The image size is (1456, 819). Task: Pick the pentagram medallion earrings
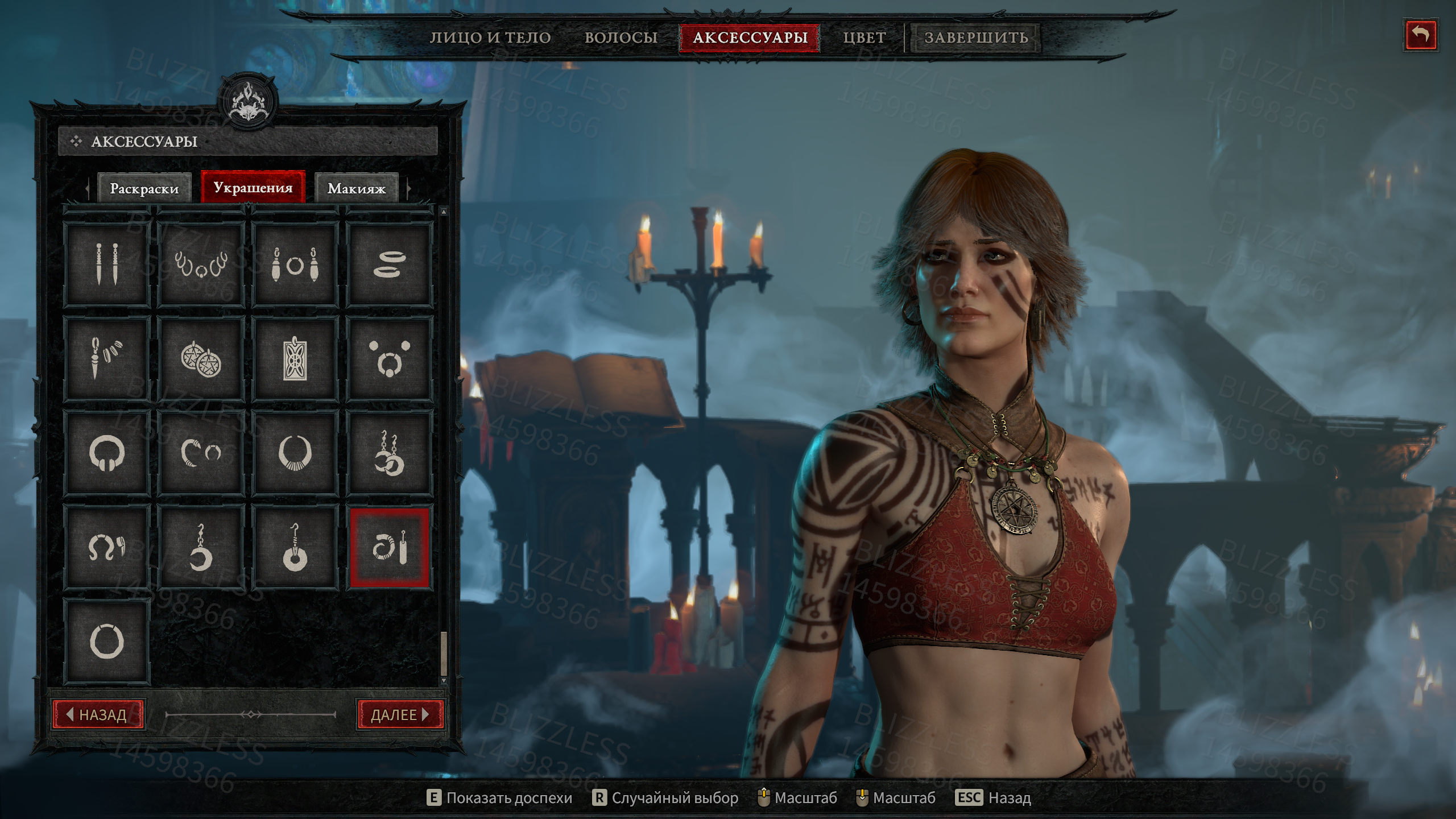pyautogui.click(x=201, y=359)
